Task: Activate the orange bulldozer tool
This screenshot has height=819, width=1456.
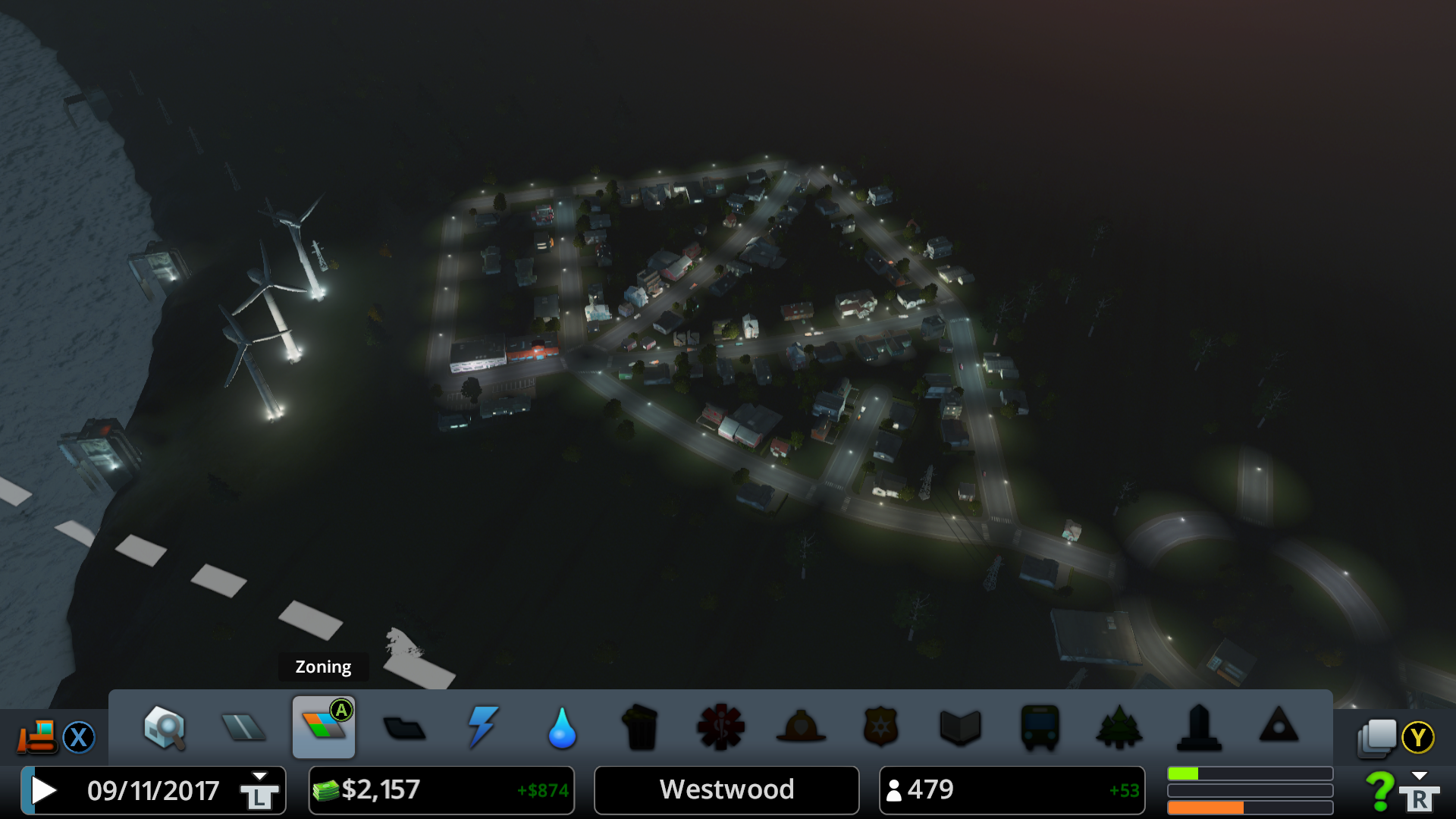Action: click(37, 737)
